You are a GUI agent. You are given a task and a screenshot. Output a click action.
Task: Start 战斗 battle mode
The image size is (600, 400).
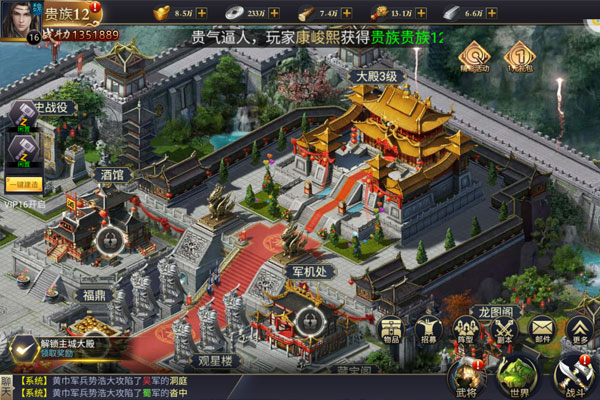[574, 375]
